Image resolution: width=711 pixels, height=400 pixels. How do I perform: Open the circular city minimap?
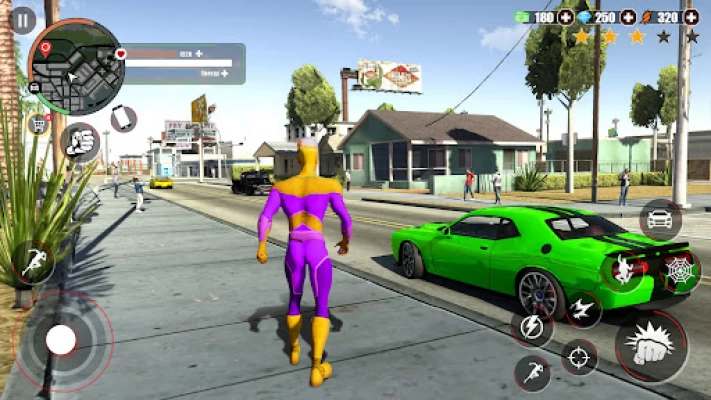point(76,66)
